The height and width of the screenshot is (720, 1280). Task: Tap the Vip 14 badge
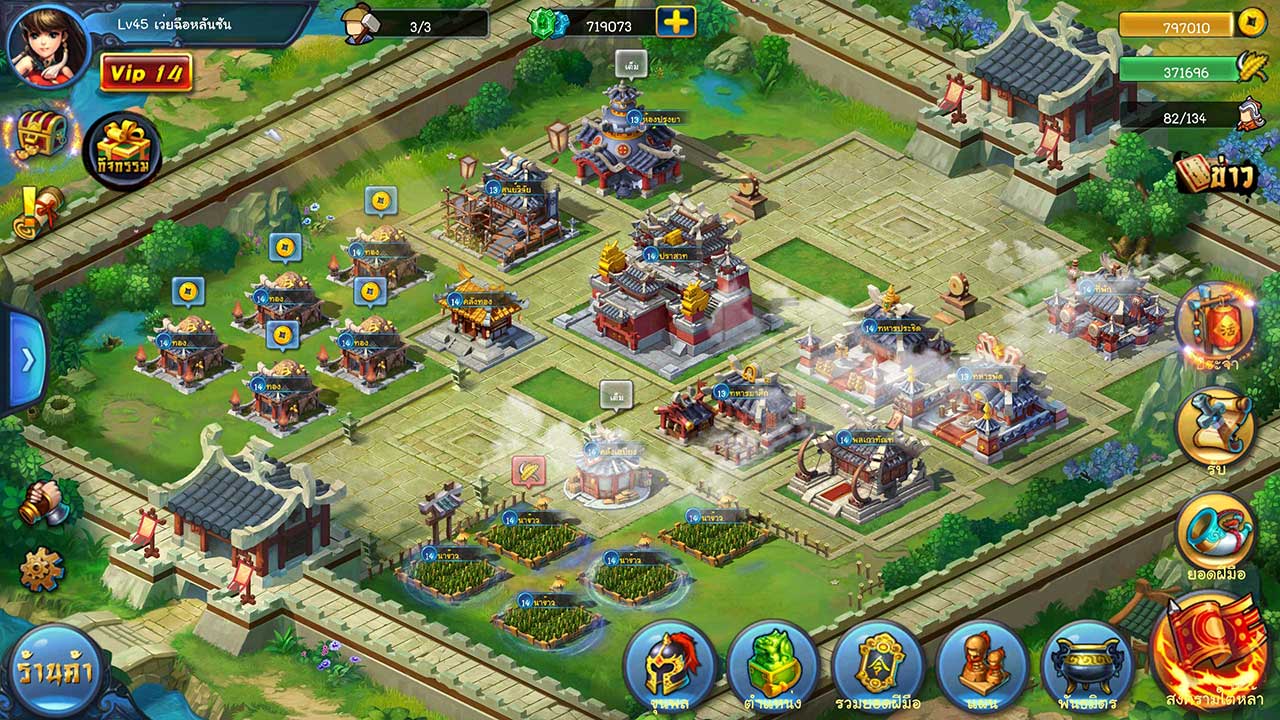(x=146, y=73)
